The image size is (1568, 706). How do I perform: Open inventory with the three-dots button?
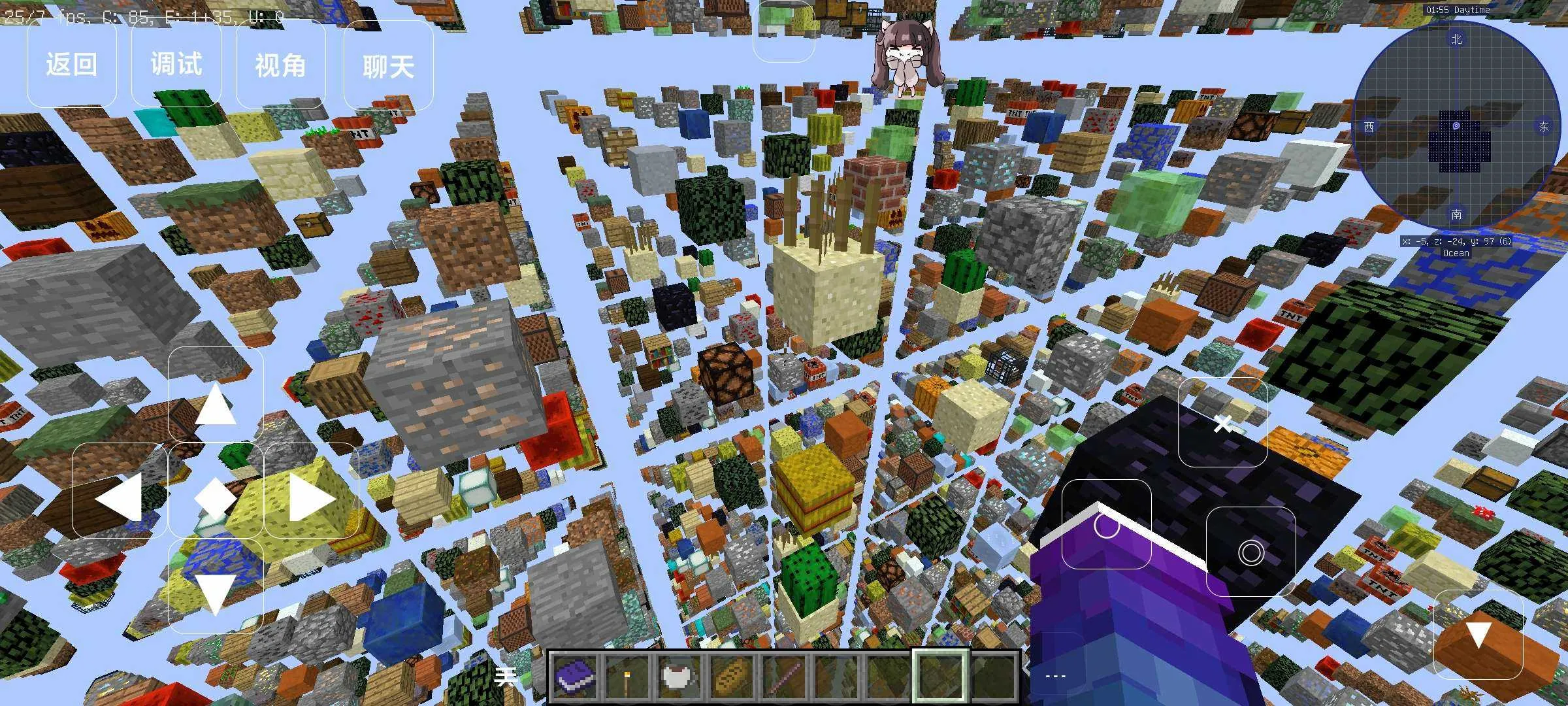(1056, 676)
